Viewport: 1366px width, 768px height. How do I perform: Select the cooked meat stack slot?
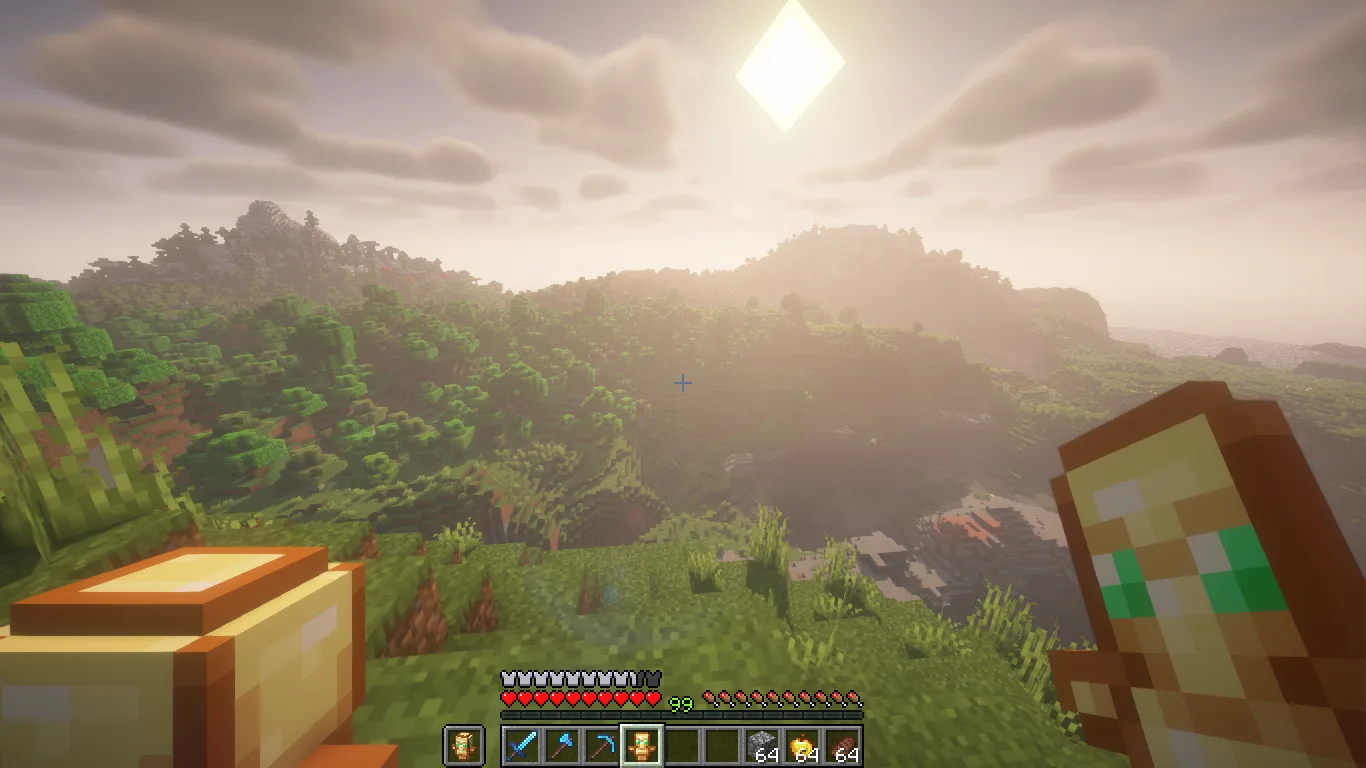pyautogui.click(x=842, y=746)
